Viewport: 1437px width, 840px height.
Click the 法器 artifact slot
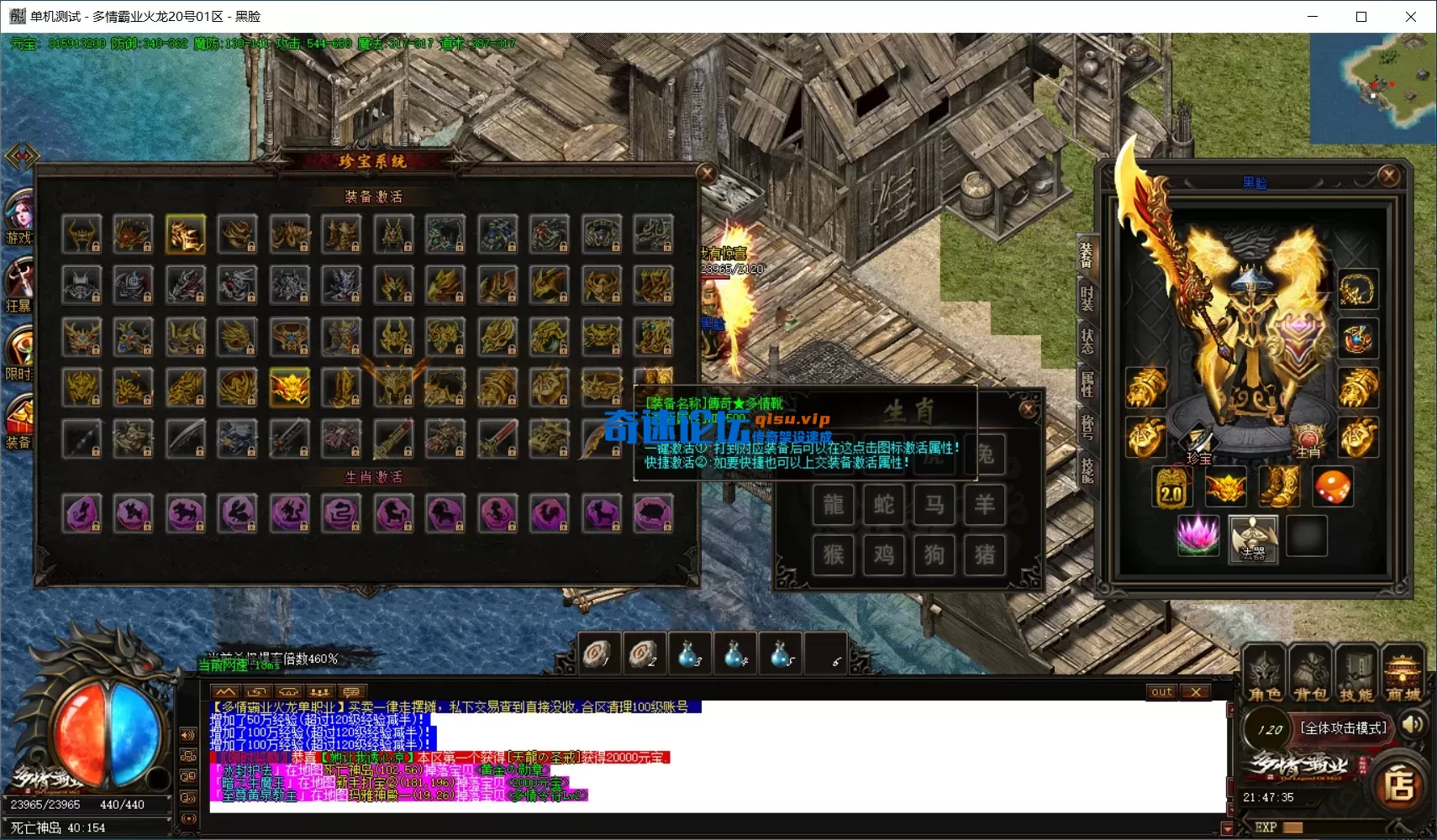click(x=1252, y=538)
